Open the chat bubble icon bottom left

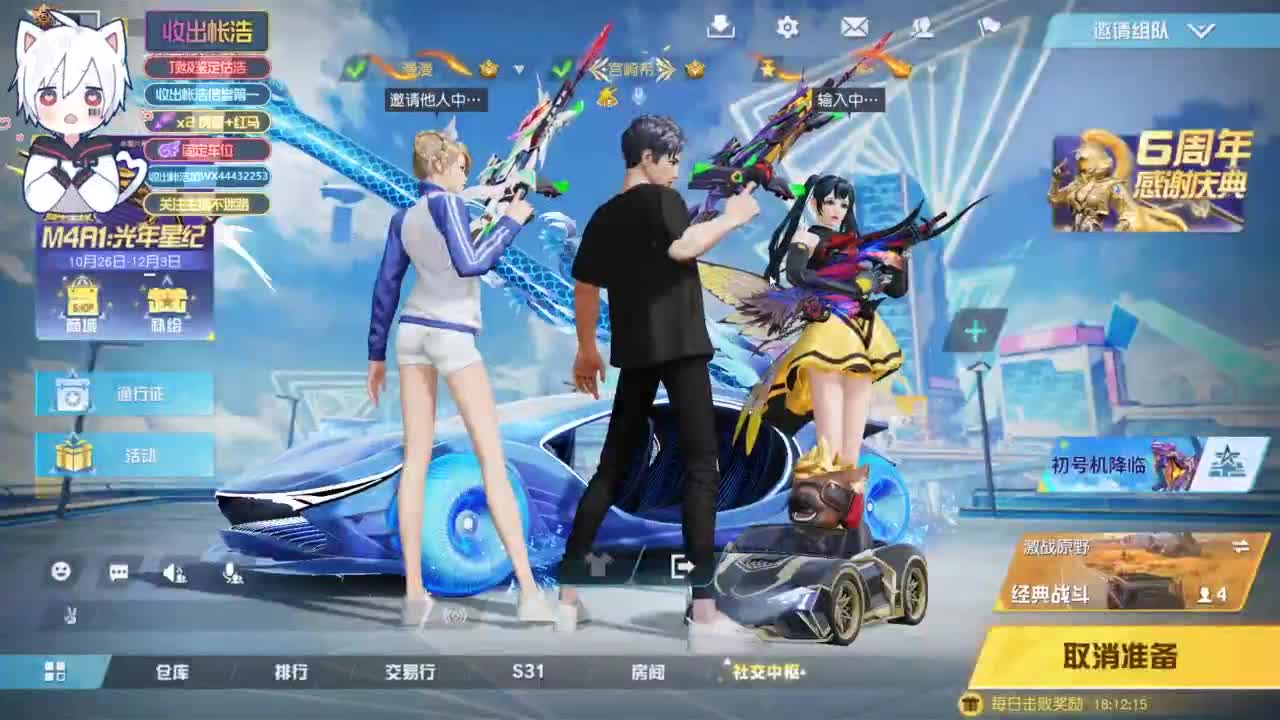[117, 571]
